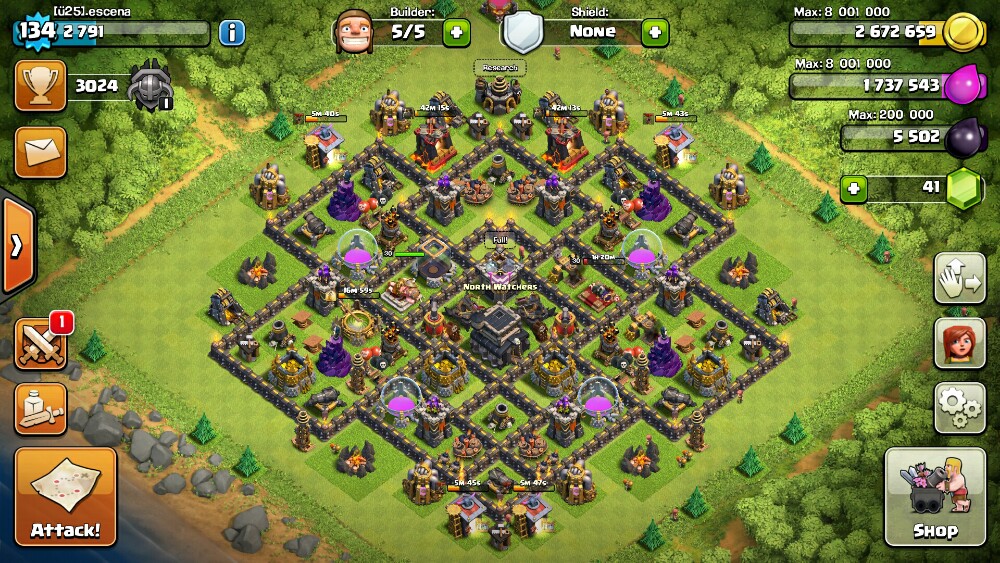Purchase more gems with the plus button
This screenshot has width=1000, height=563.
[853, 188]
